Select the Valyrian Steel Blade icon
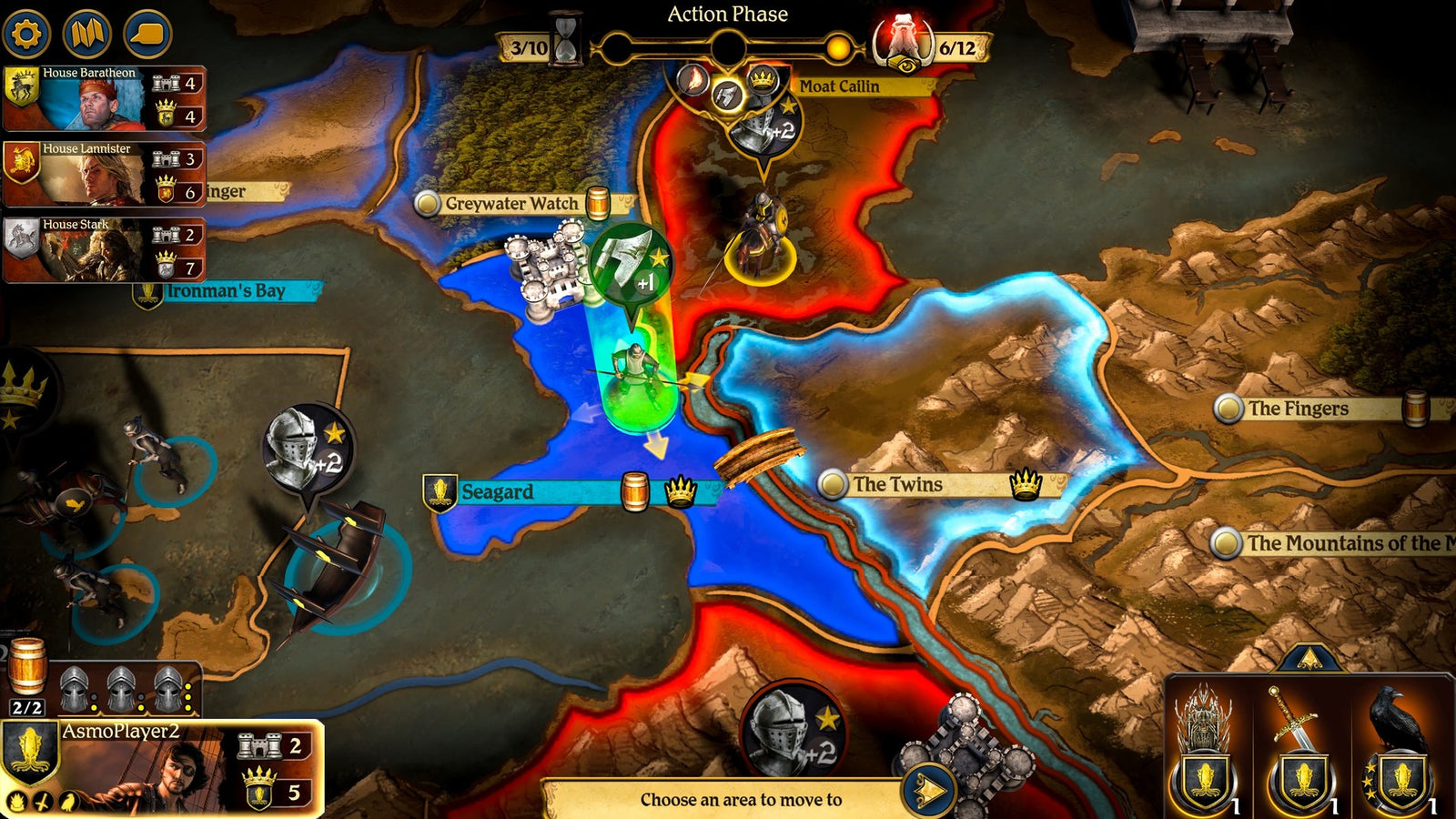Viewport: 1456px width, 819px height. point(1301,728)
